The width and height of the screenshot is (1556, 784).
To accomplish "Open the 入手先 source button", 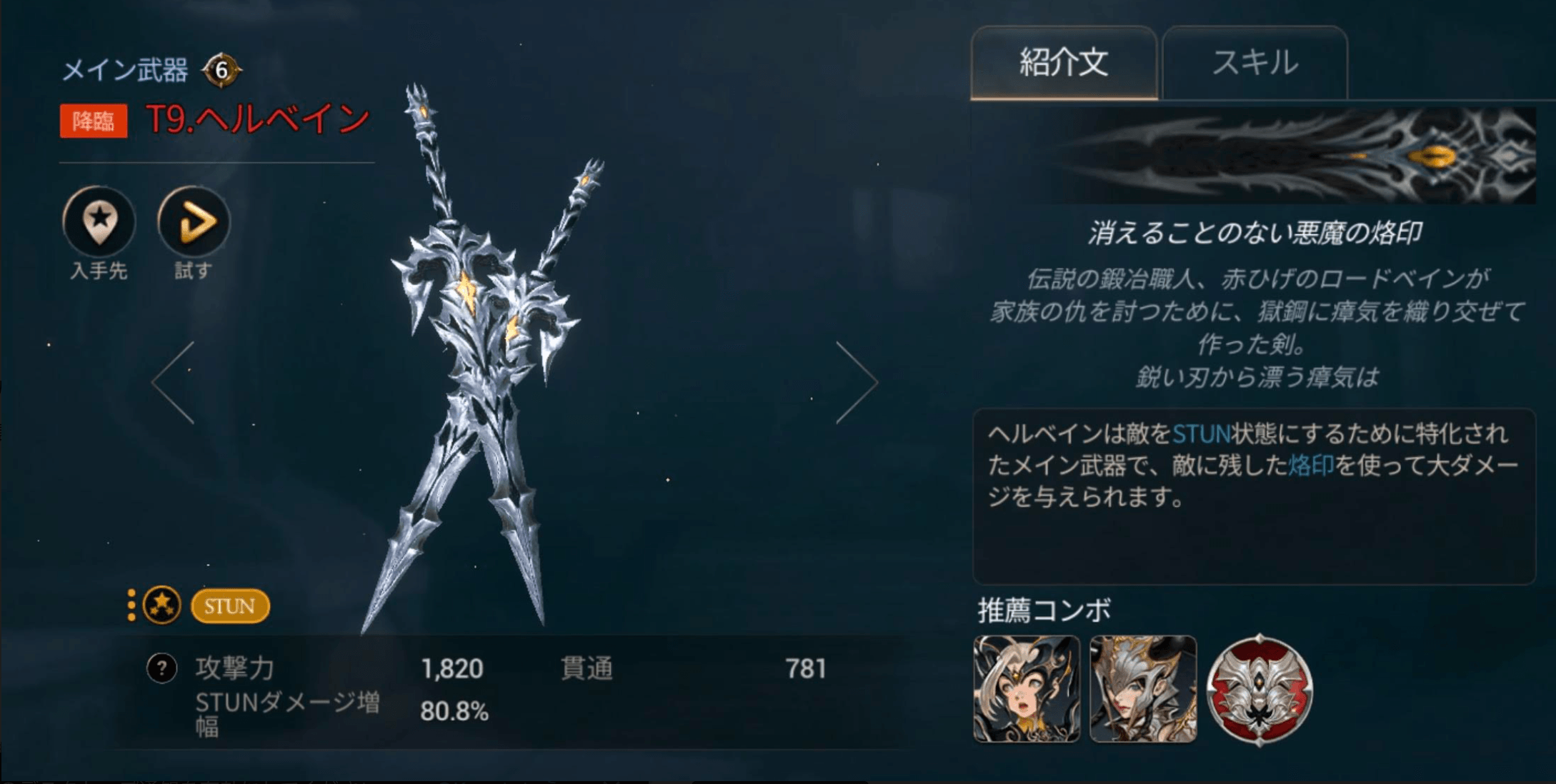I will click(x=99, y=222).
